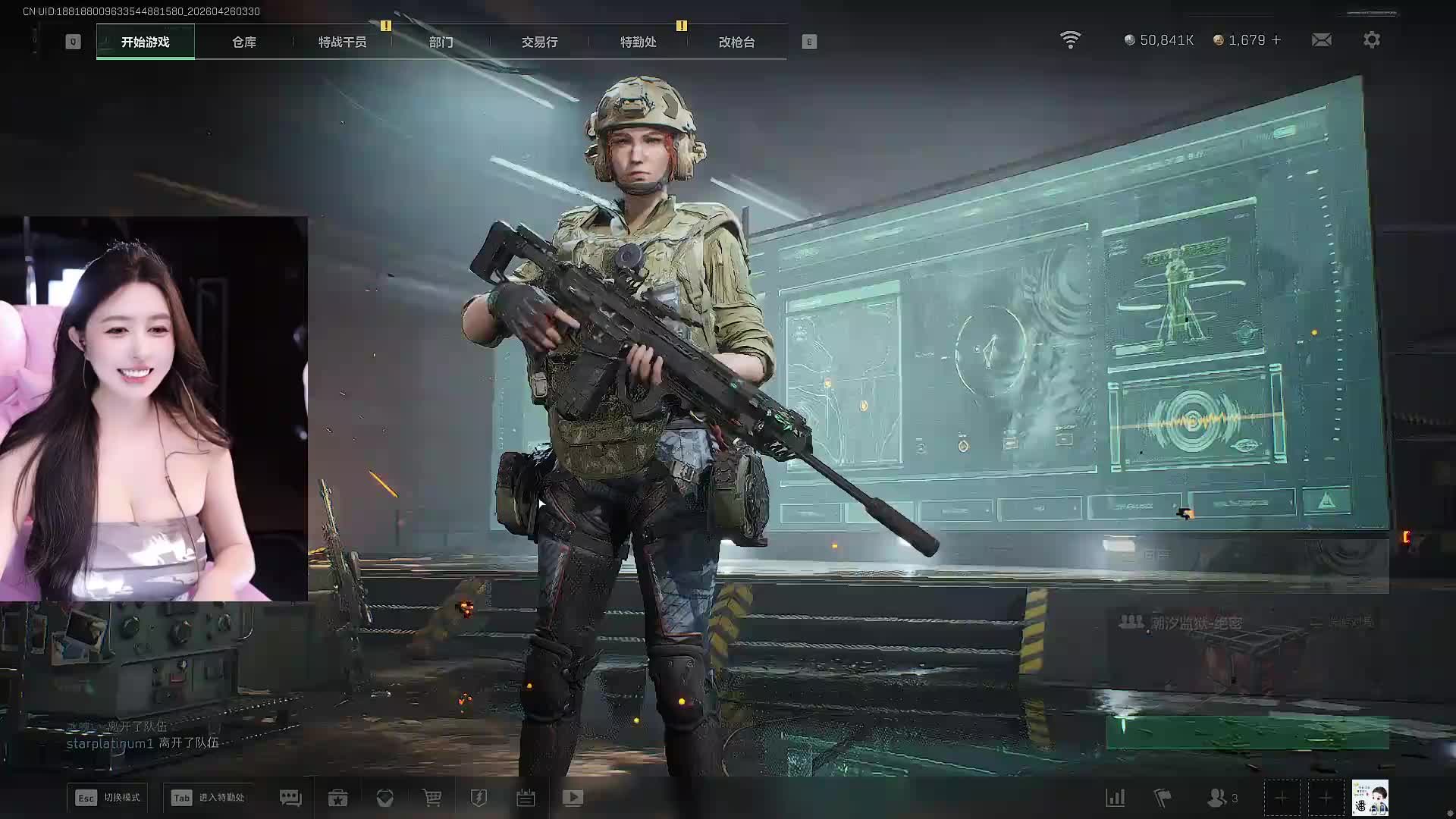This screenshot has height=819, width=1456.
Task: Open the shopping cart store
Action: pos(431,798)
